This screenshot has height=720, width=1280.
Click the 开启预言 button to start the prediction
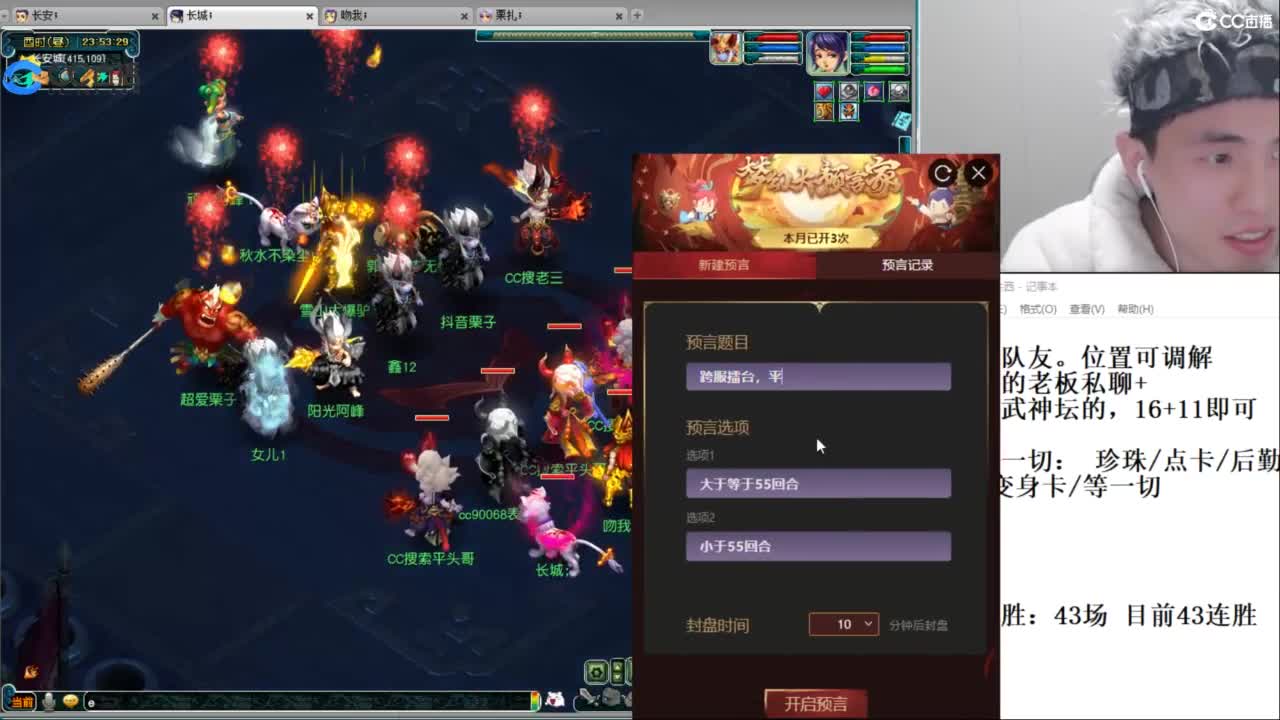[816, 701]
